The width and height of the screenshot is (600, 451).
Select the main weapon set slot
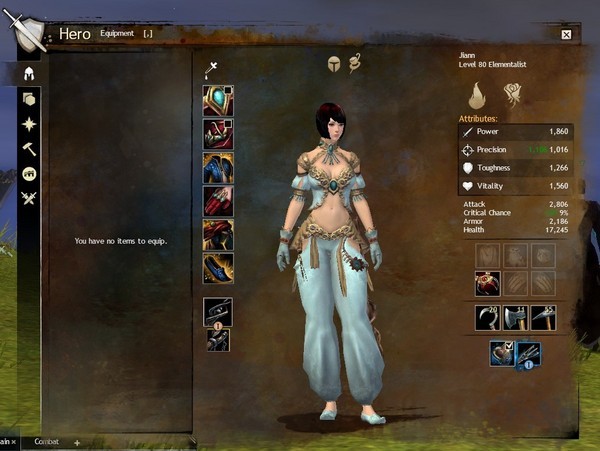coord(218,312)
